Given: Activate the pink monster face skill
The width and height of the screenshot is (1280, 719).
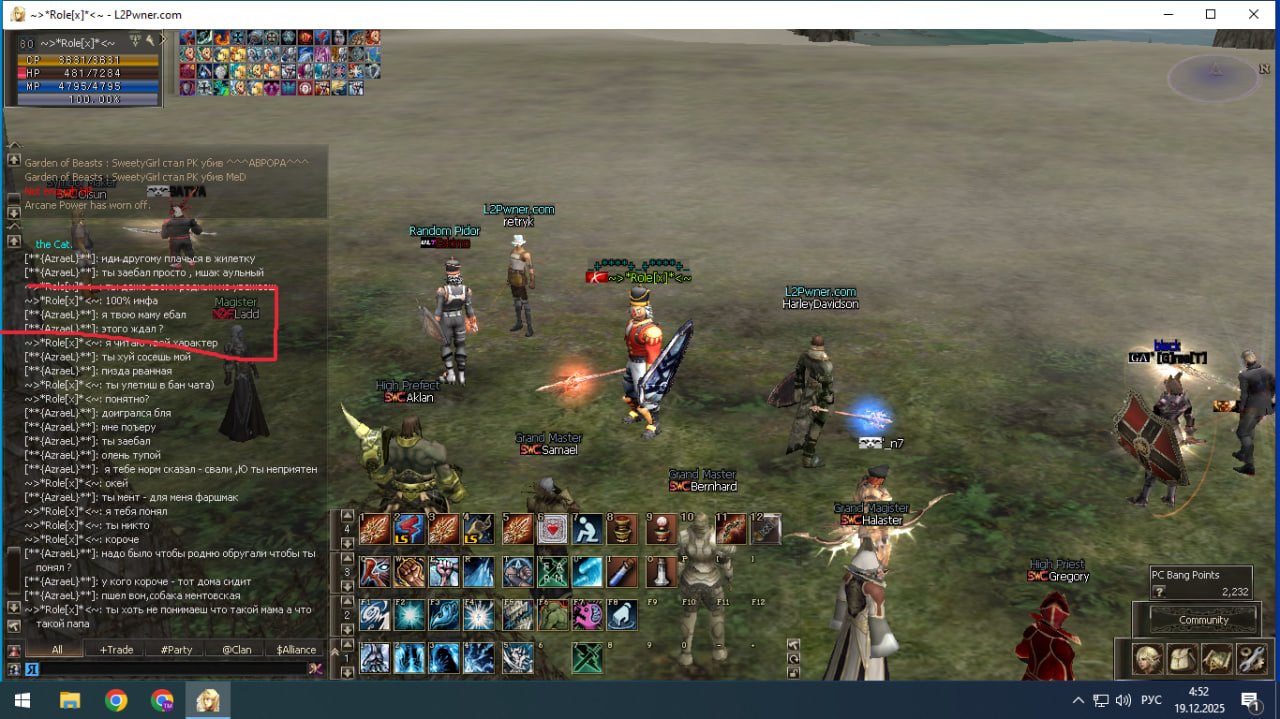Looking at the screenshot, I should coord(587,615).
